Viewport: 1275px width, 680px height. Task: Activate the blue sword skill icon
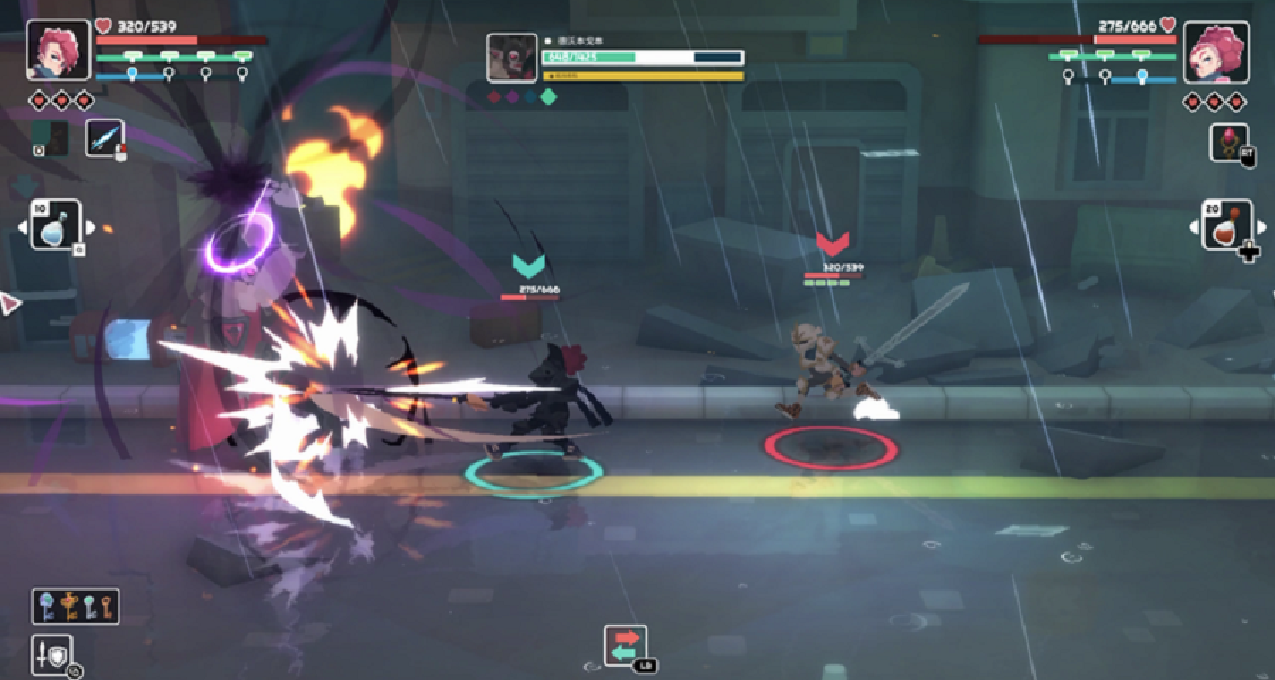[x=104, y=139]
